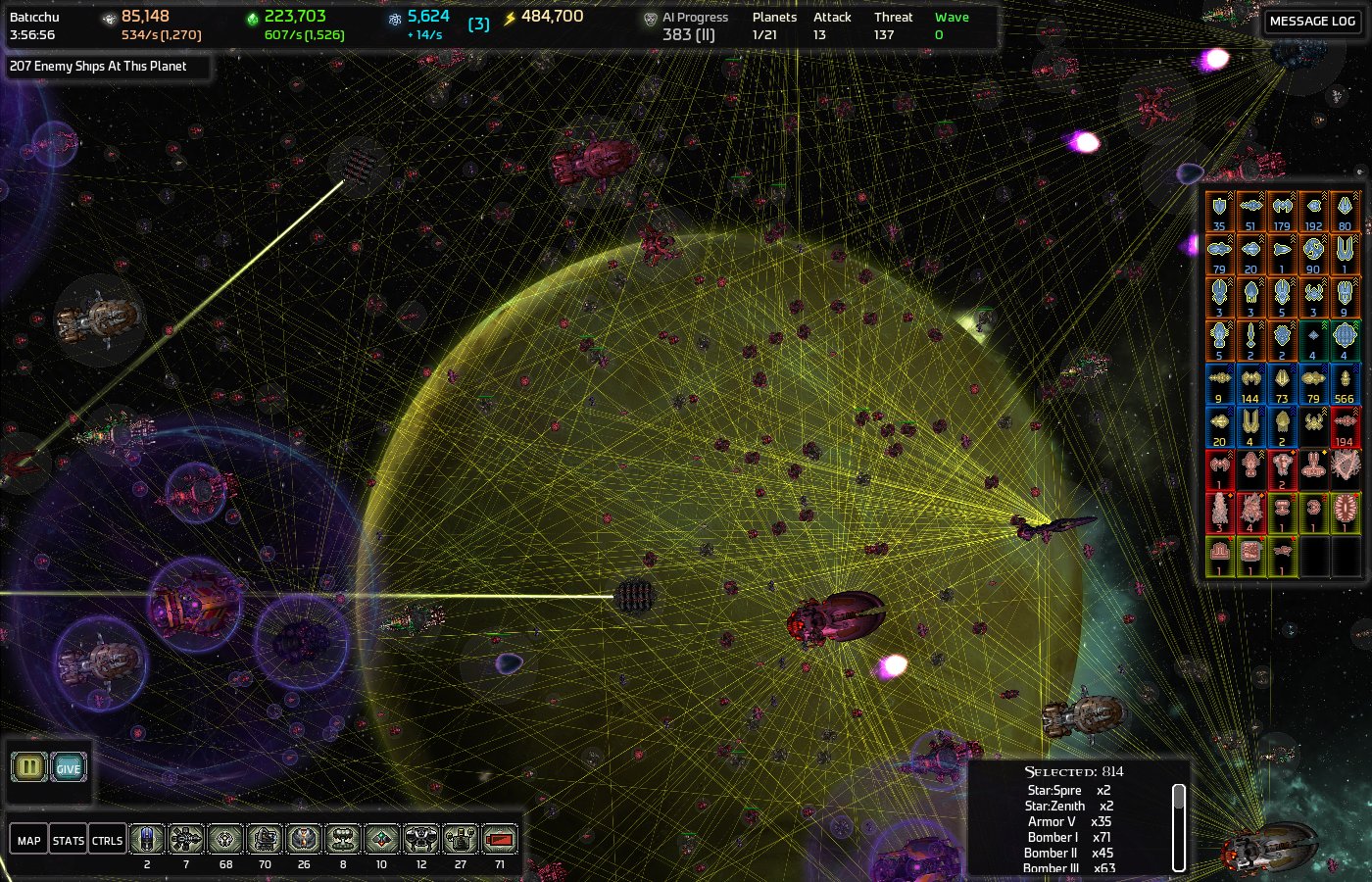The width and height of the screenshot is (1372, 882).
Task: Show the STATS panel
Action: pos(68,840)
